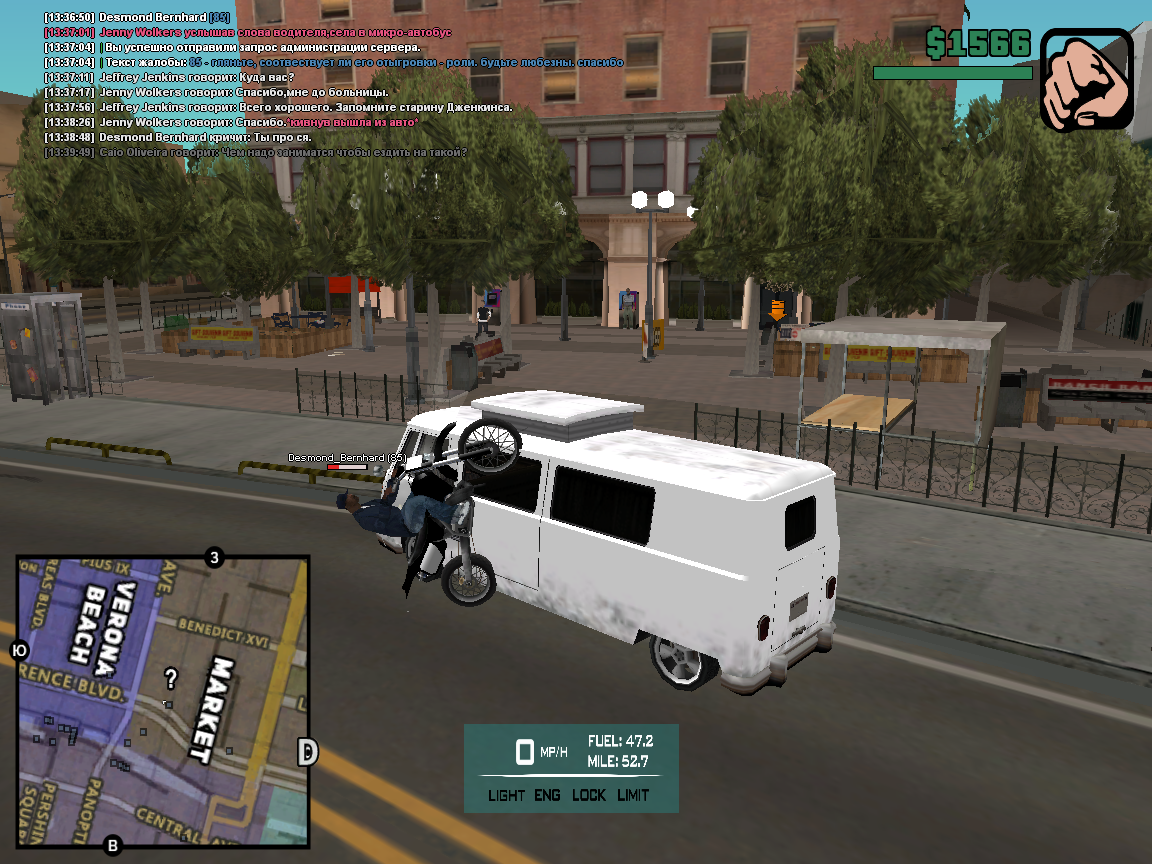Toggle the LIGHT indicator on the speedometer
Image resolution: width=1152 pixels, height=864 pixels.
click(x=506, y=796)
